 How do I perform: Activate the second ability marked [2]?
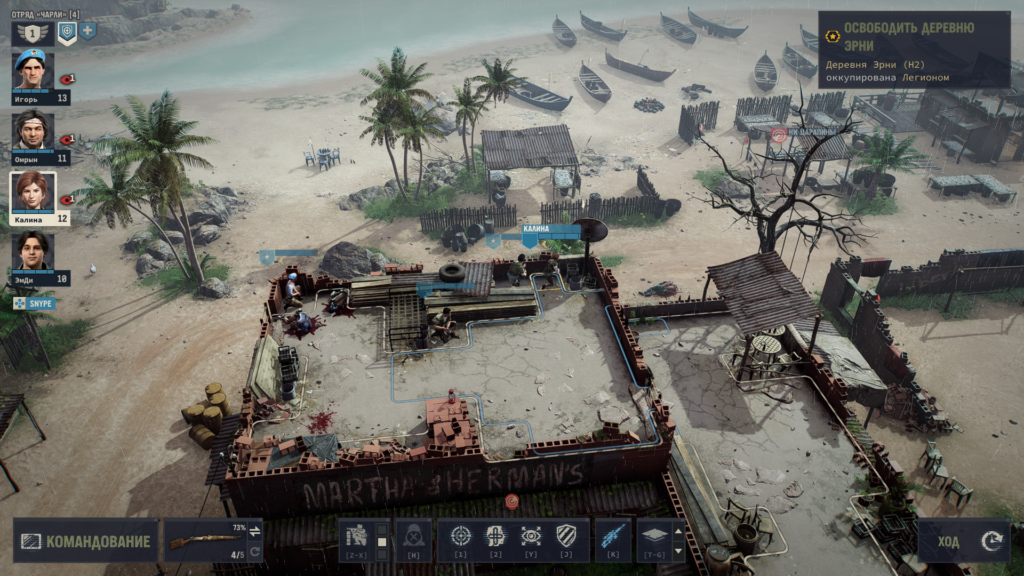click(496, 536)
